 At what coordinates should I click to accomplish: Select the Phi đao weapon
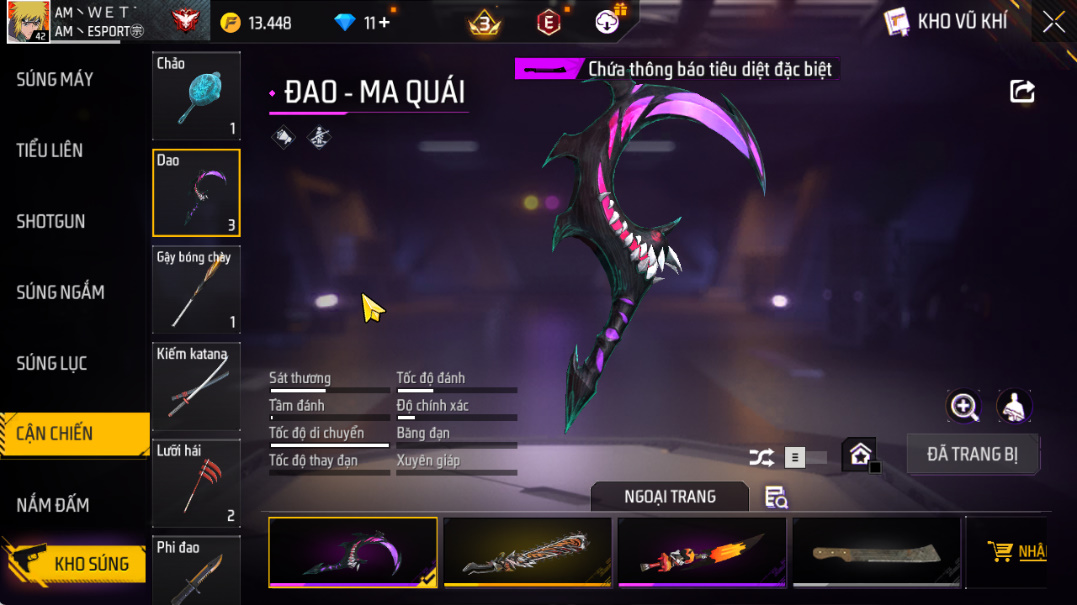(x=196, y=570)
